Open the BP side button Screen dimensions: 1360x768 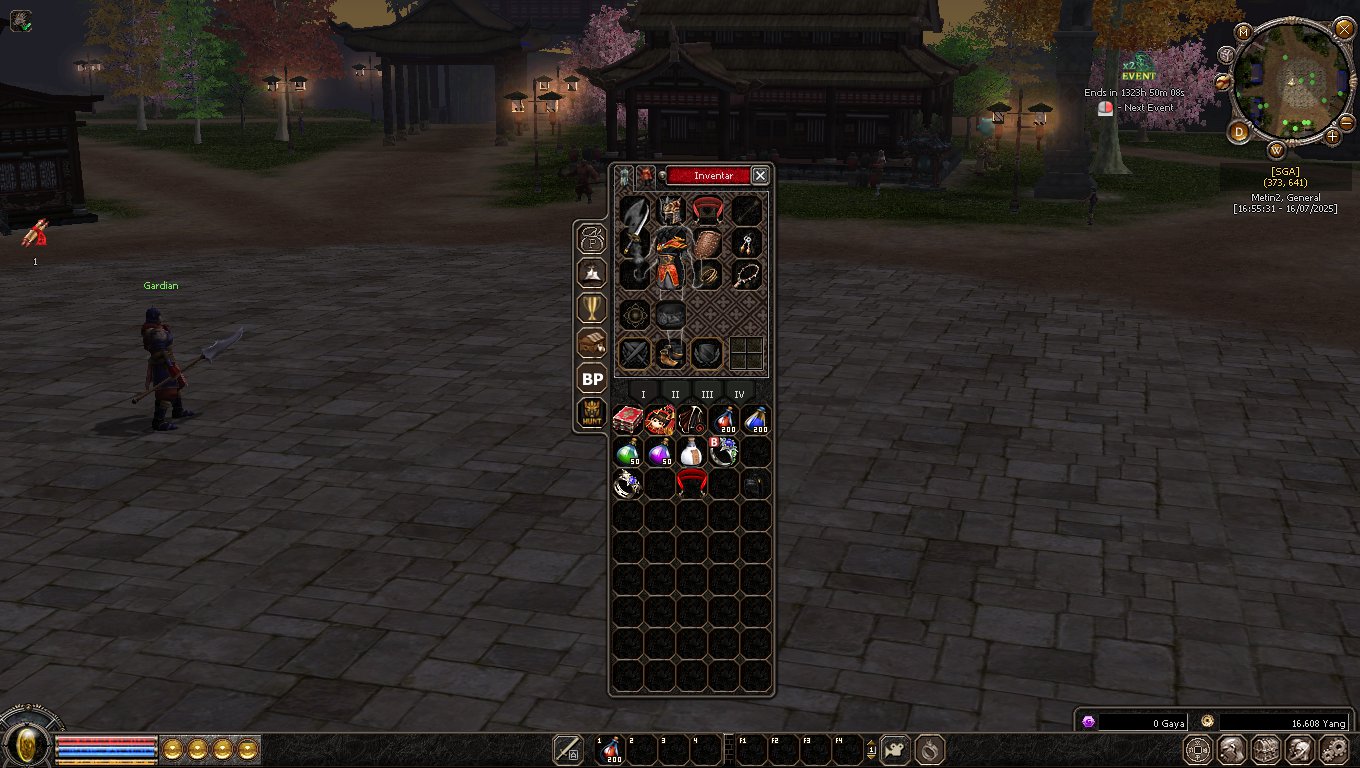[592, 379]
